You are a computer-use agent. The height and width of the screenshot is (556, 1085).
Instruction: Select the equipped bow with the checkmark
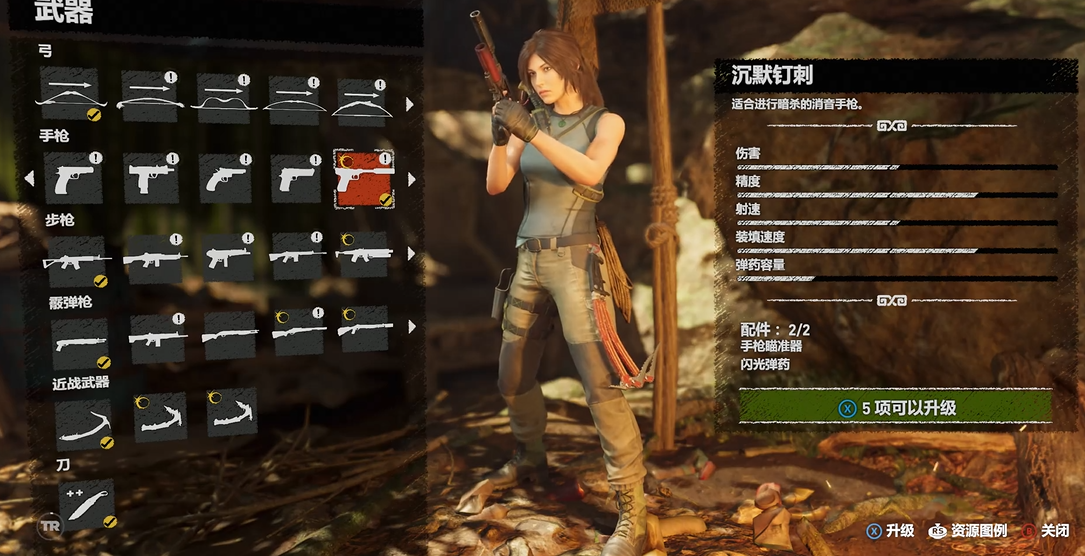click(x=70, y=95)
